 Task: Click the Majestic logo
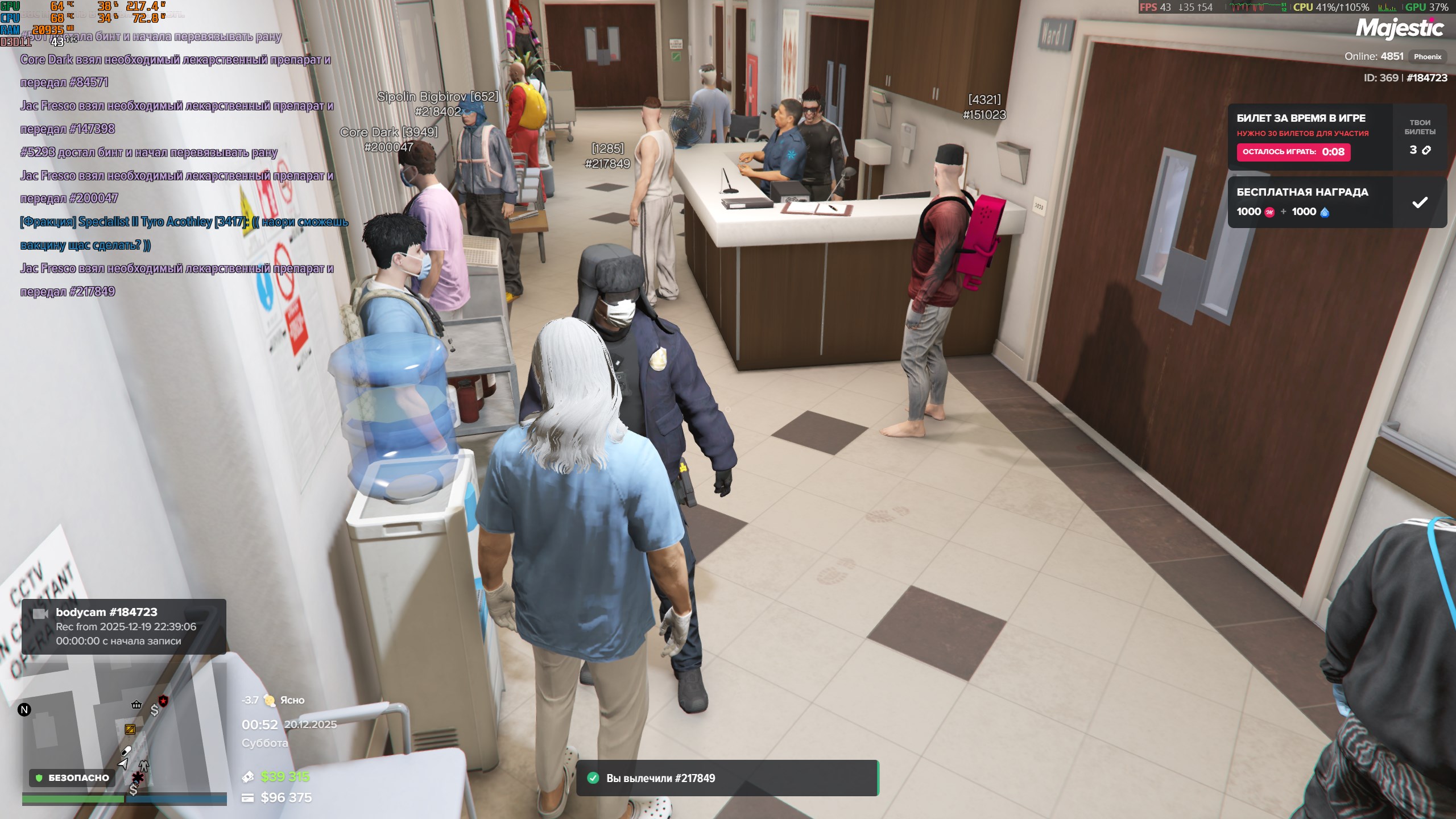click(x=1399, y=28)
